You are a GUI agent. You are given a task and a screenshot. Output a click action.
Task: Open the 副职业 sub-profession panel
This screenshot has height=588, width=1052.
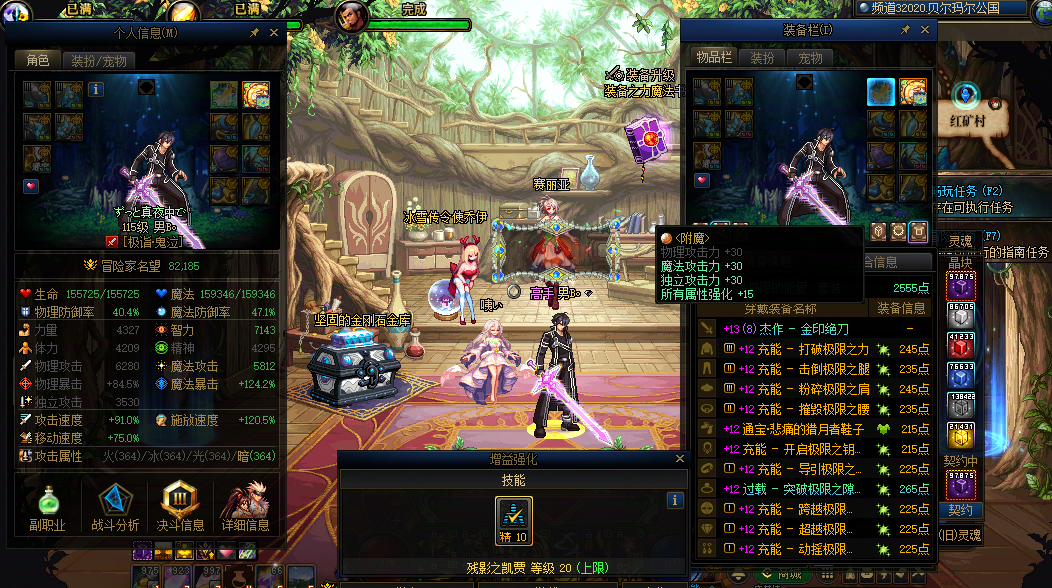[x=48, y=508]
